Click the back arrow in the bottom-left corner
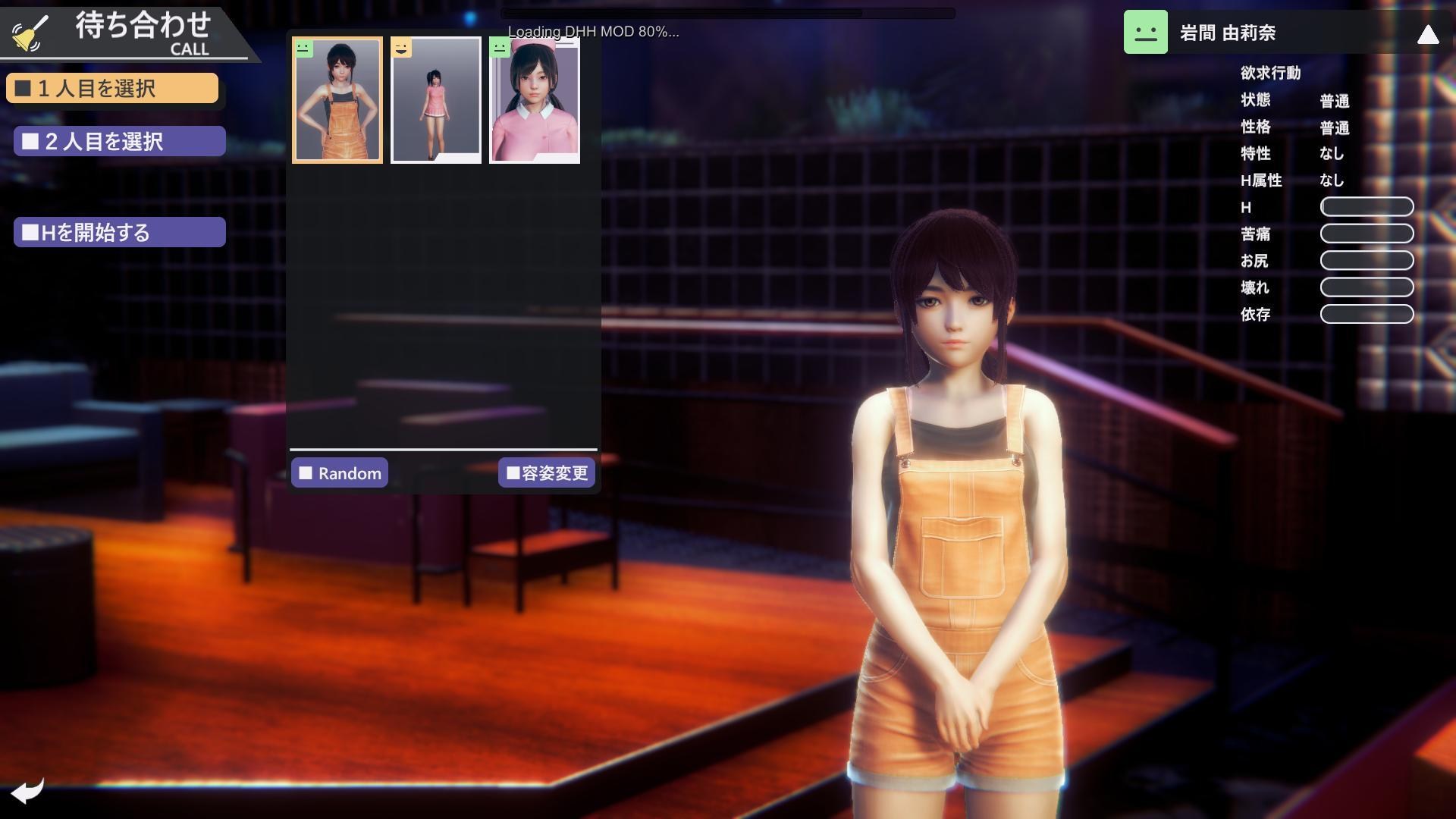 point(29,791)
